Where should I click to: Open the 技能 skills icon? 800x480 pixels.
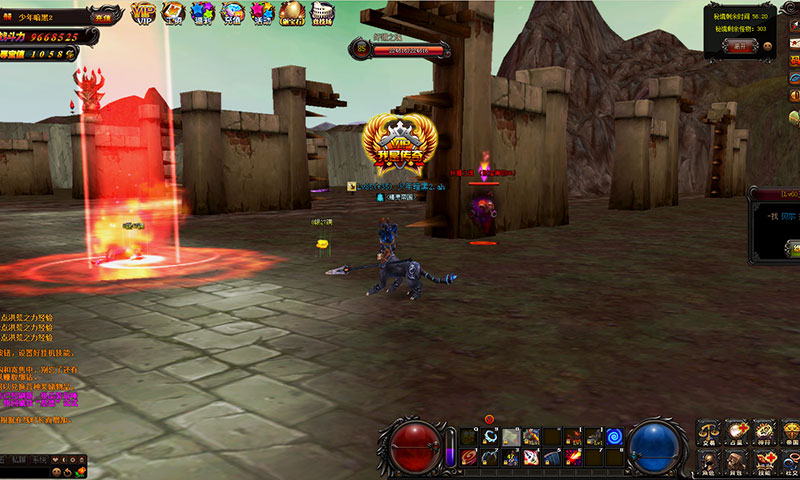coord(765,460)
